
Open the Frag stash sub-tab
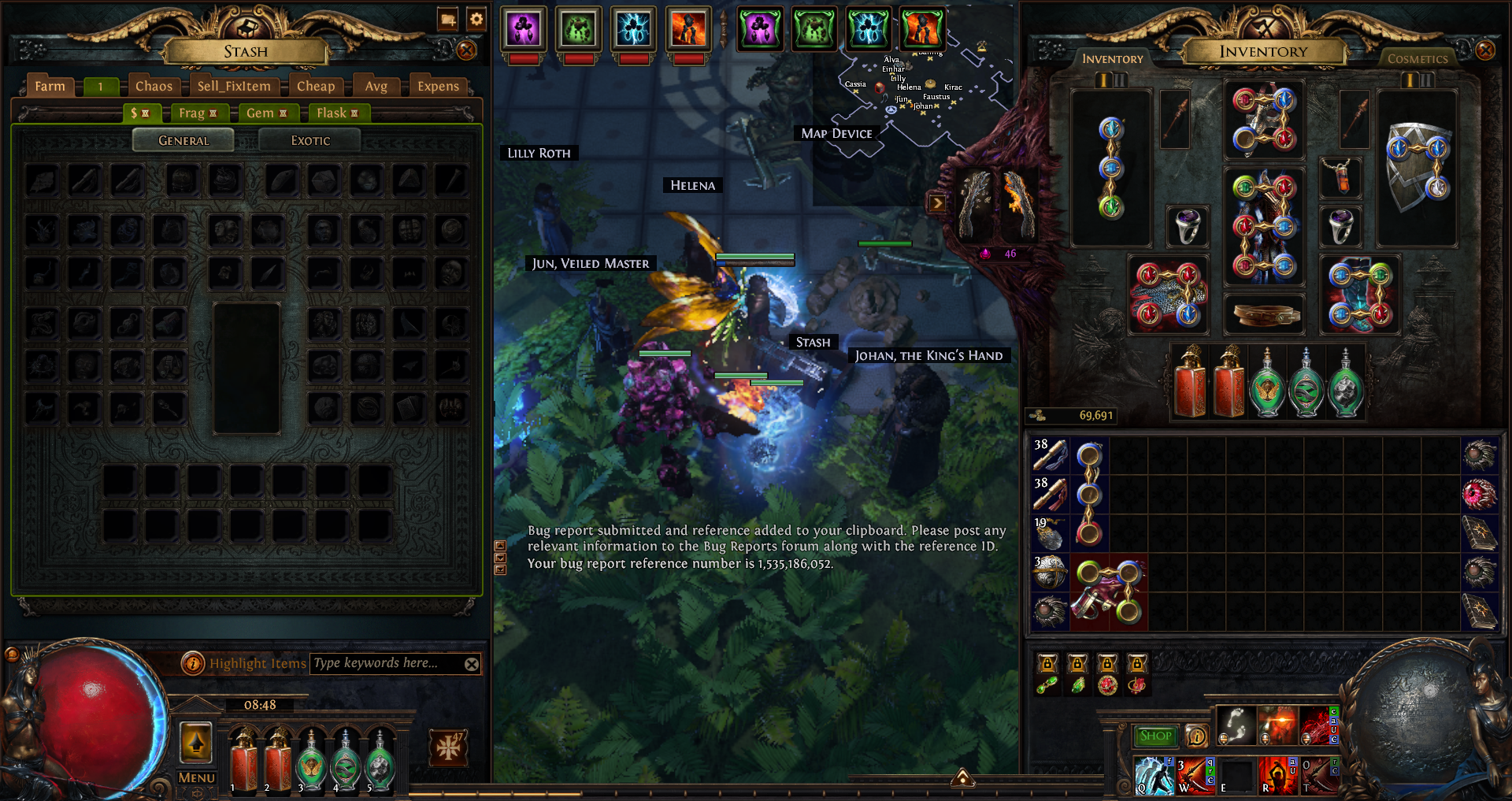pos(197,113)
